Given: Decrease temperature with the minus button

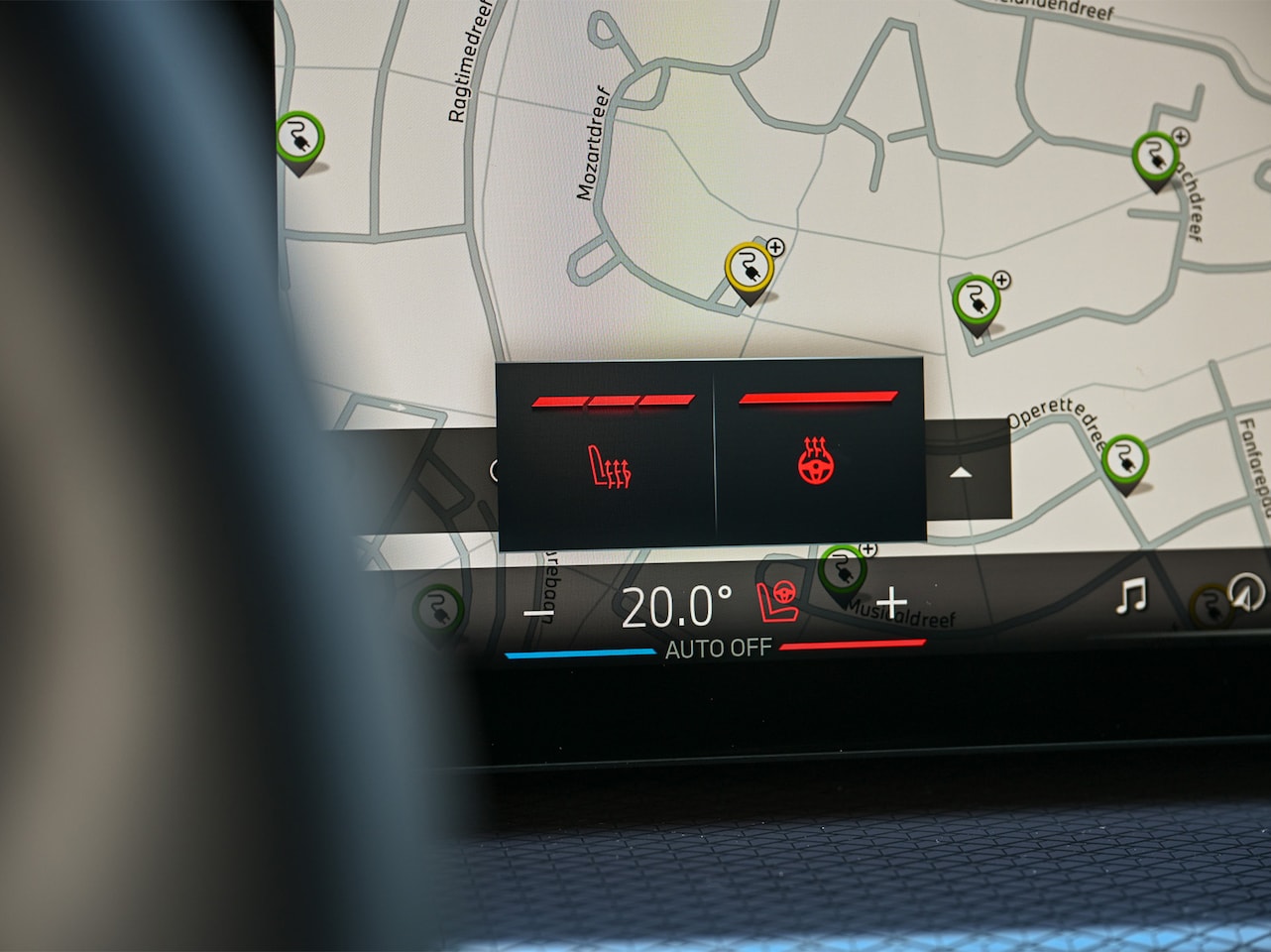Looking at the screenshot, I should (x=536, y=613).
